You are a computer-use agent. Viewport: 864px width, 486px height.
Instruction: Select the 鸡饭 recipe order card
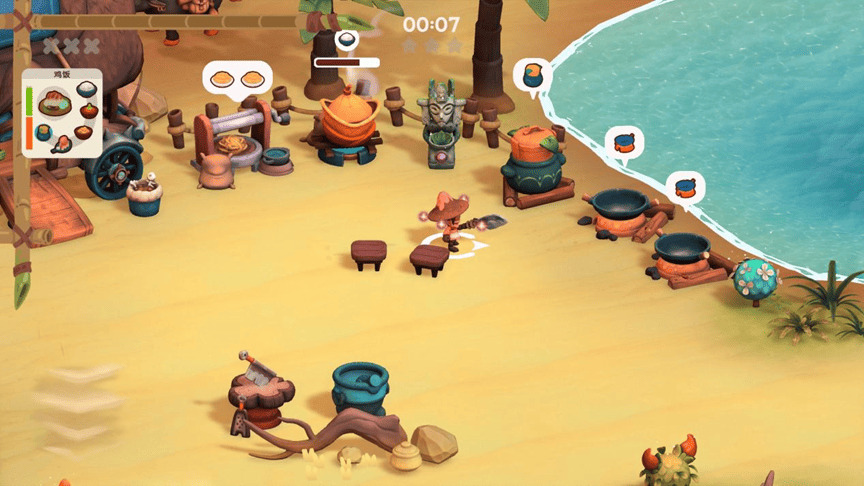[62, 113]
